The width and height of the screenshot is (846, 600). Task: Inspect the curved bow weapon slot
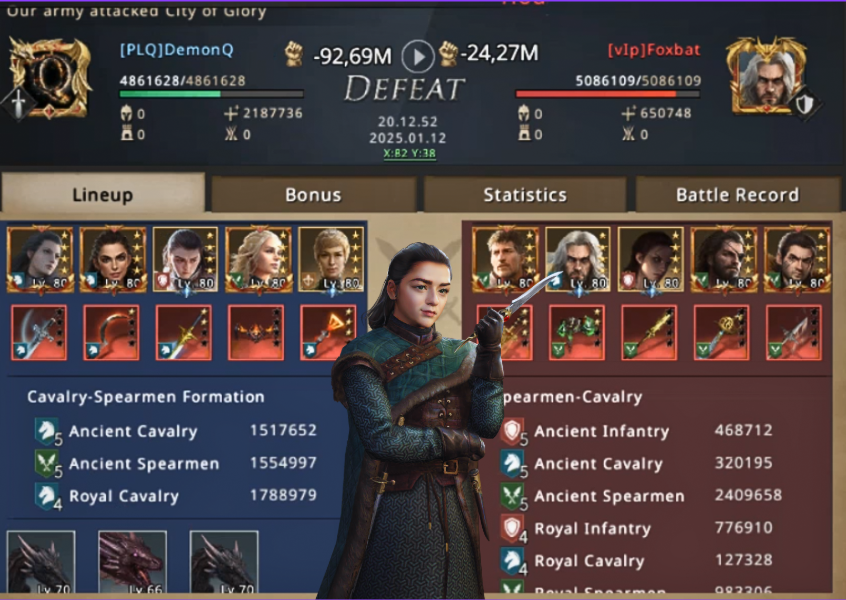[x=111, y=333]
